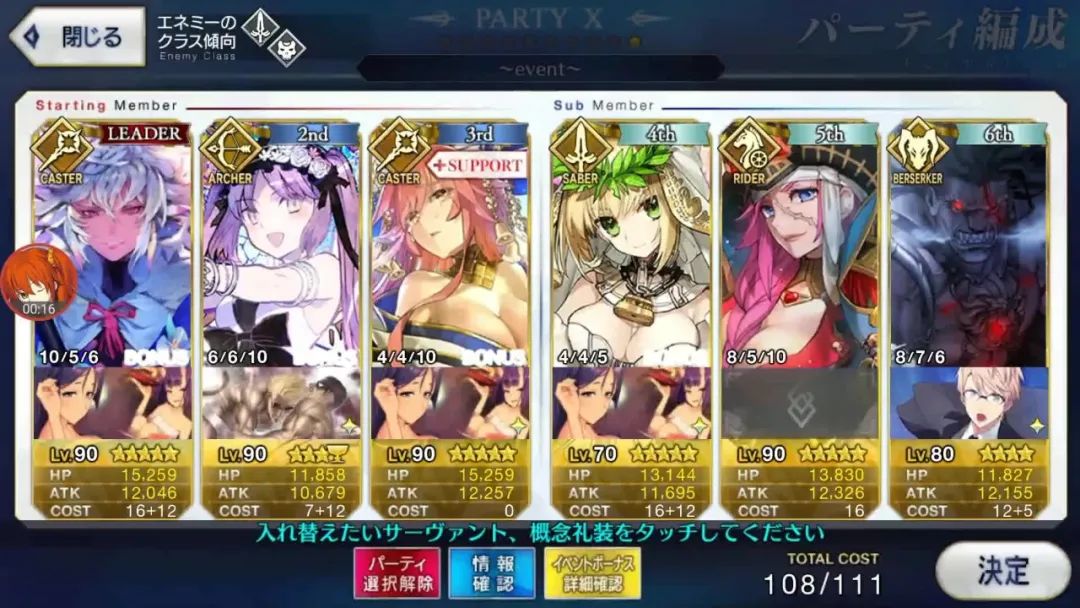Select the LEADER Caster servant card
Viewport: 1080px width, 608px height.
click(x=112, y=250)
